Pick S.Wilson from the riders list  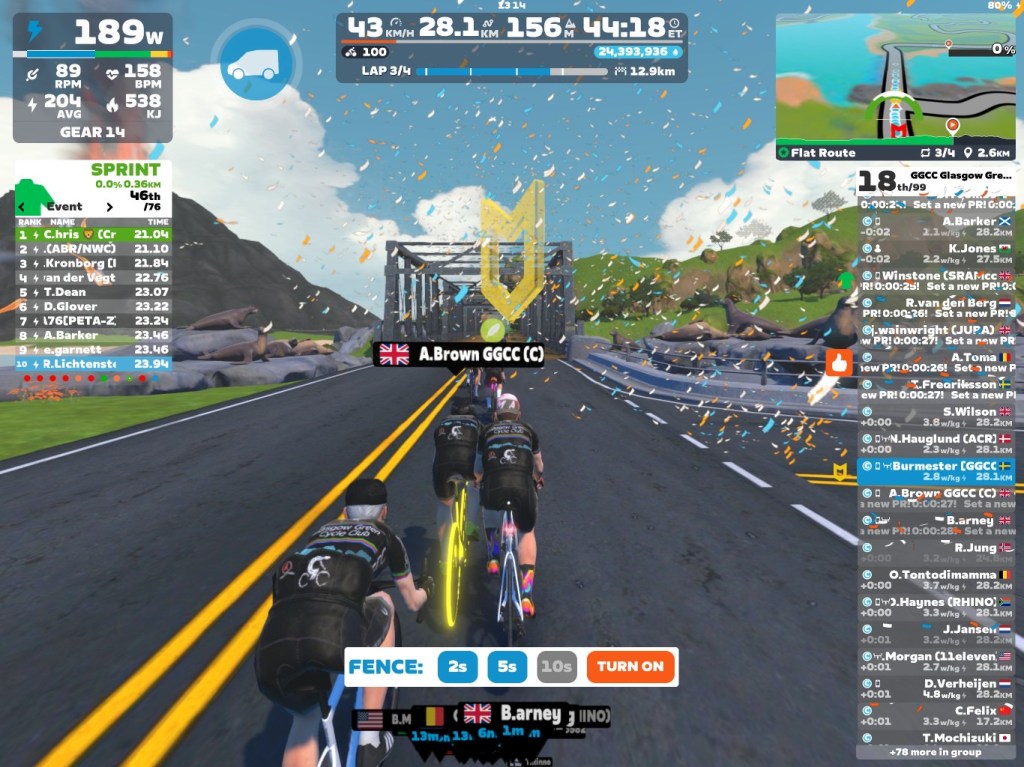pos(934,417)
